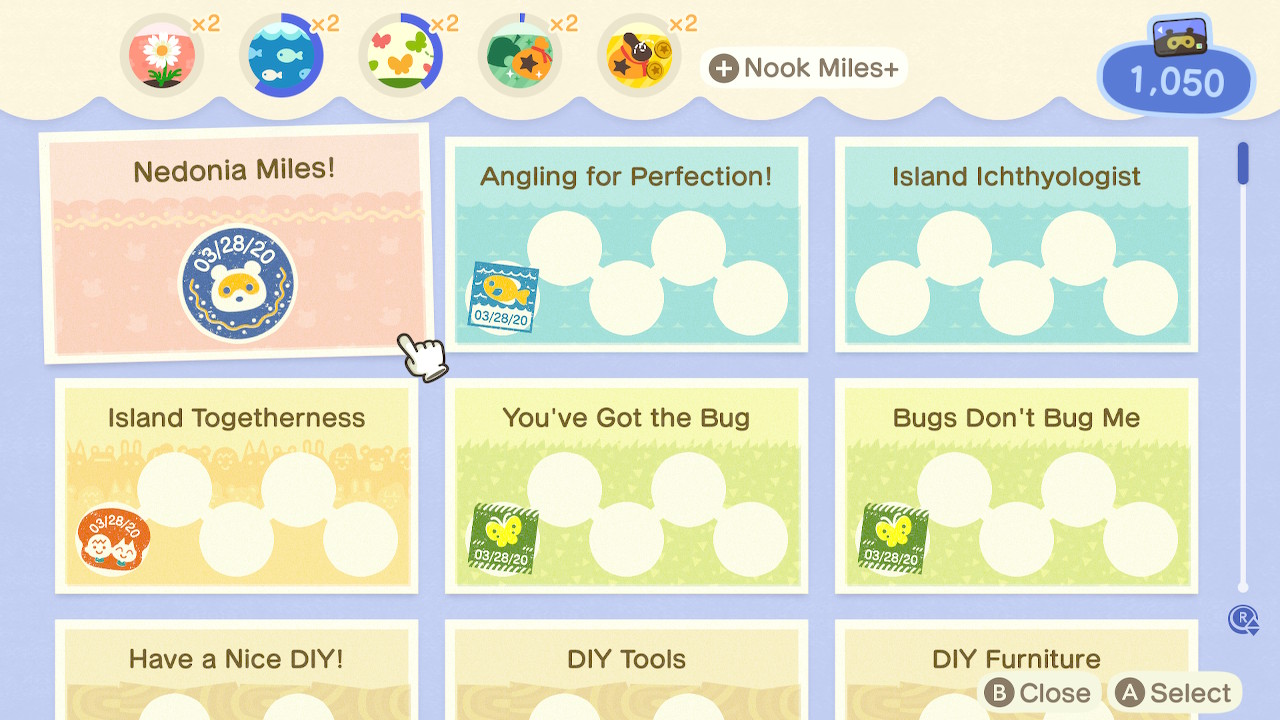
Task: Select the Island Ichthyologist achievement card
Action: coord(1016,246)
